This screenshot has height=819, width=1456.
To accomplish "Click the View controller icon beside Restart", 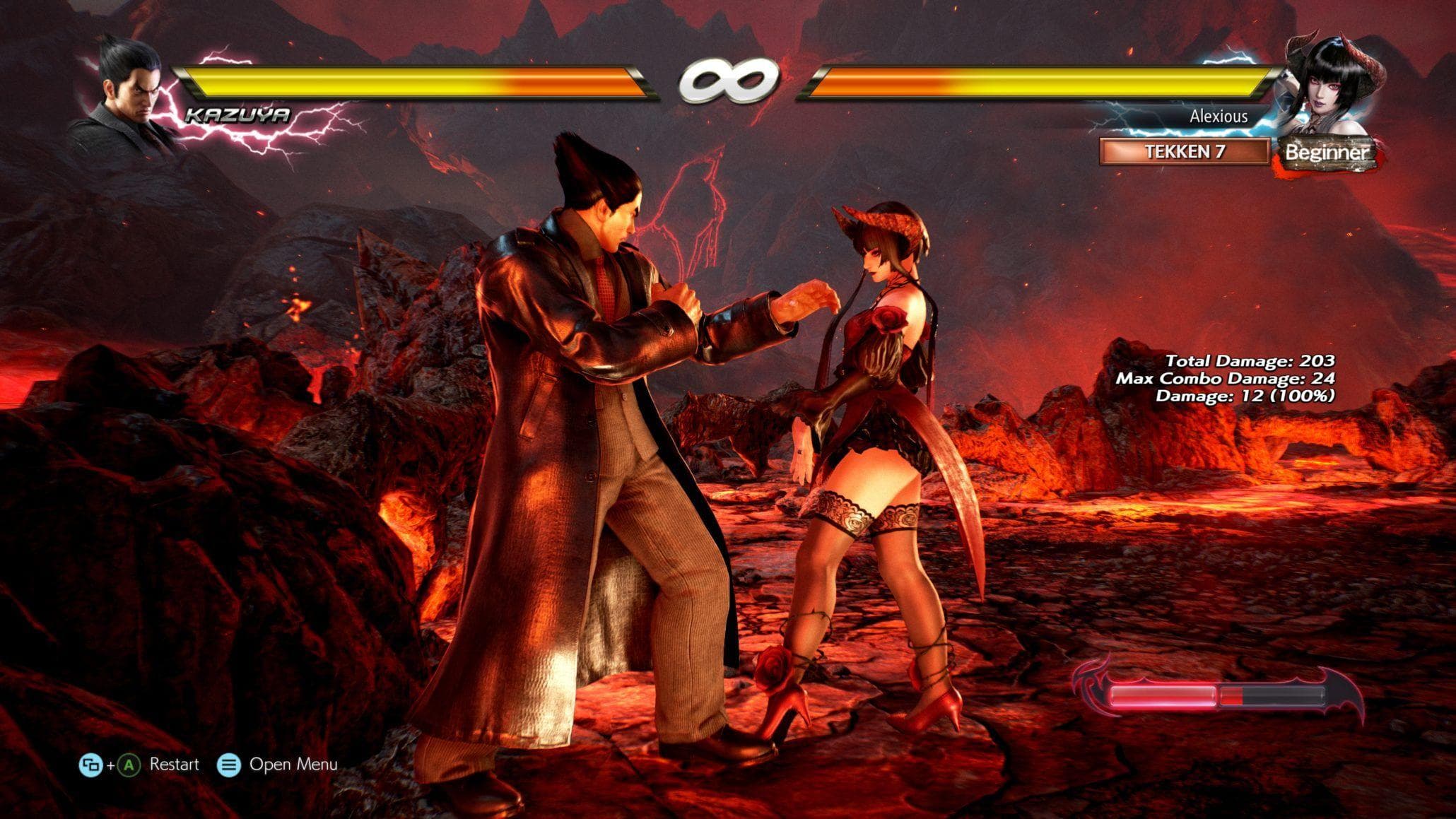I will pyautogui.click(x=93, y=764).
